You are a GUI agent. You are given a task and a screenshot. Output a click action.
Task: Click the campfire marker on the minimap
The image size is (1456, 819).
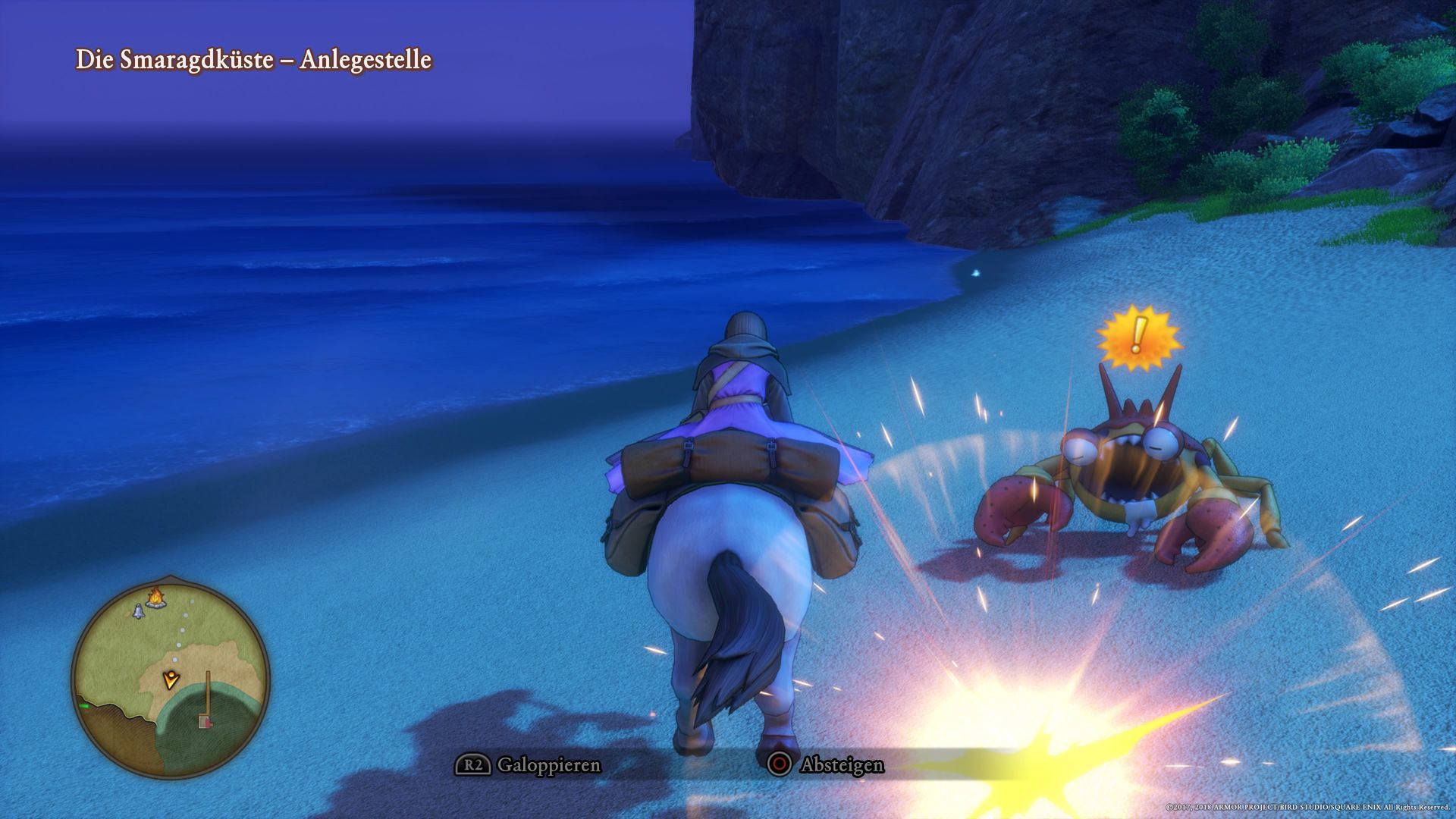[x=155, y=598]
